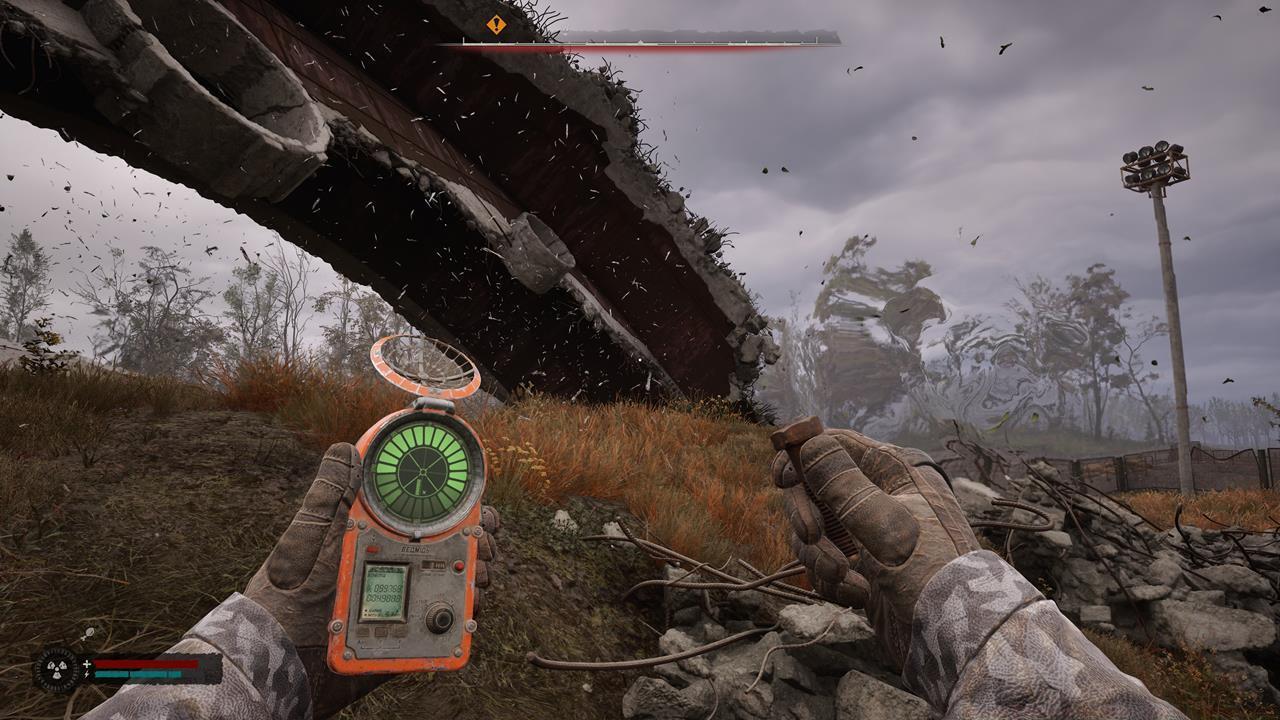Click the digital readout showing 099368

tap(385, 587)
